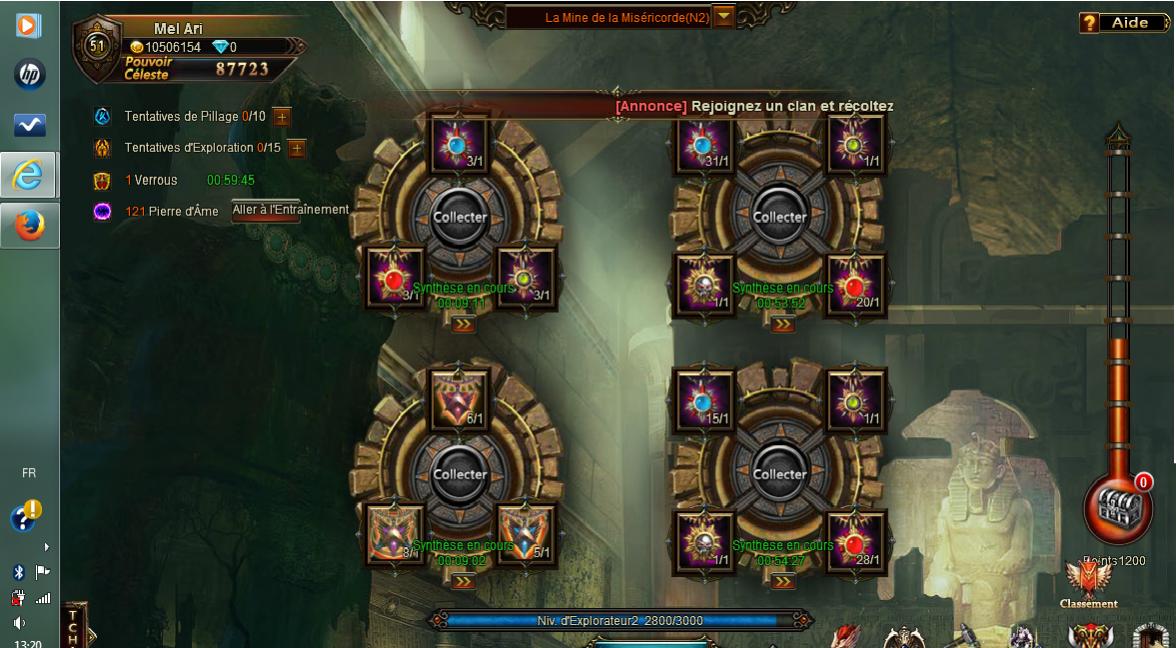Screen dimensions: 1176x648
Task: Select the red gem slot marked 20/1
Action: click(856, 285)
